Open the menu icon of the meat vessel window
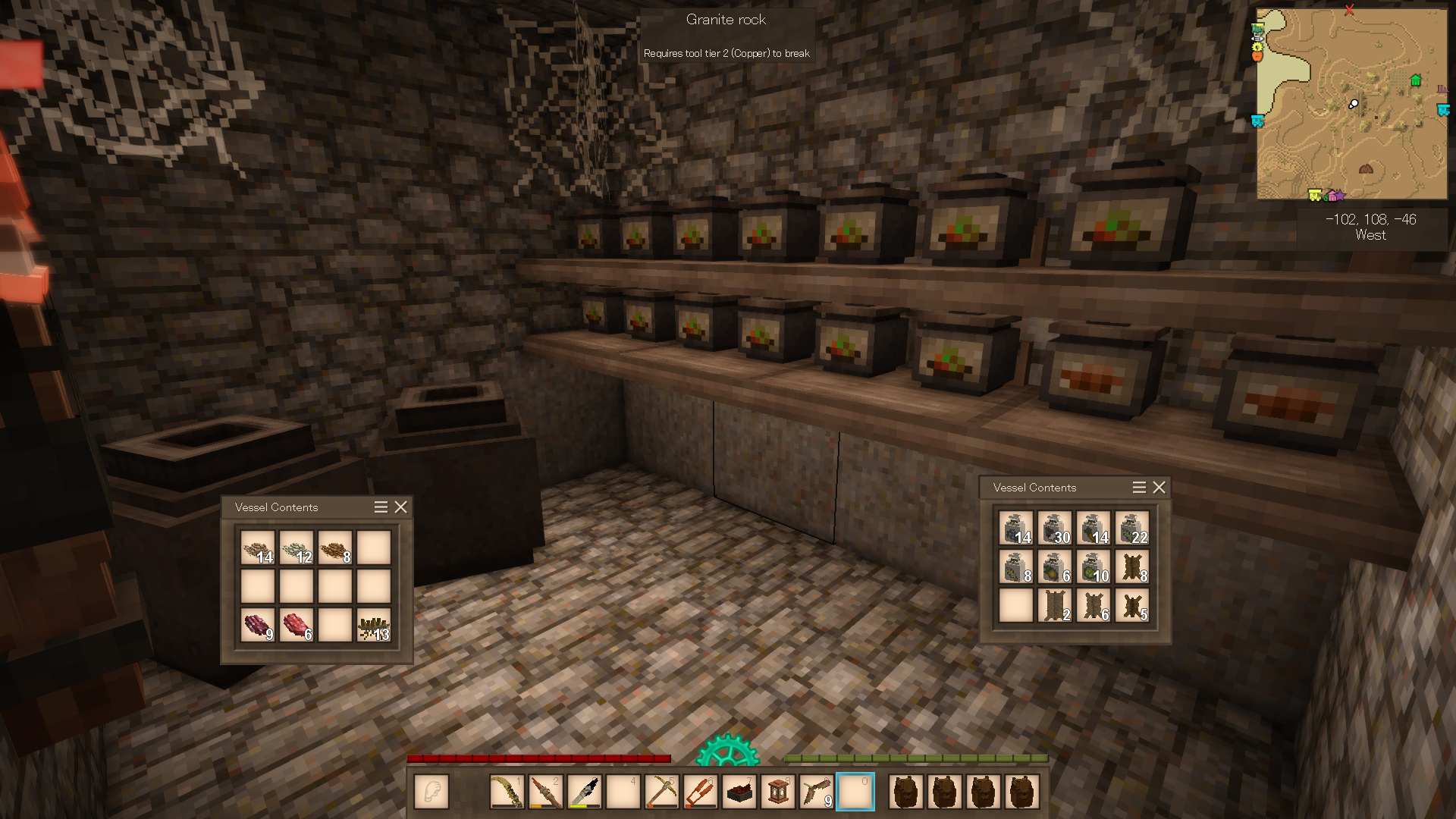 click(381, 507)
